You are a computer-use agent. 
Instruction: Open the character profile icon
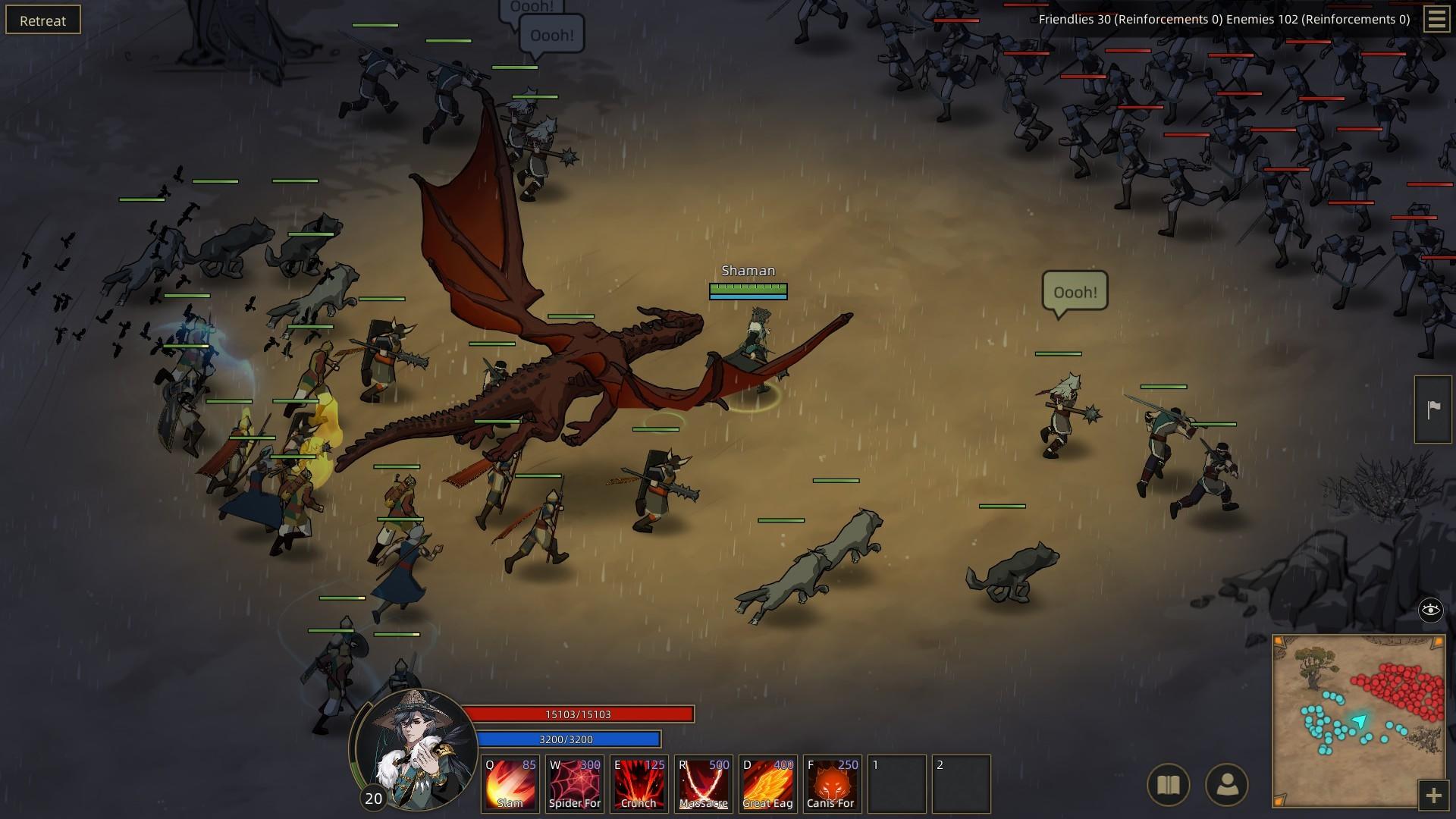coord(1228,783)
